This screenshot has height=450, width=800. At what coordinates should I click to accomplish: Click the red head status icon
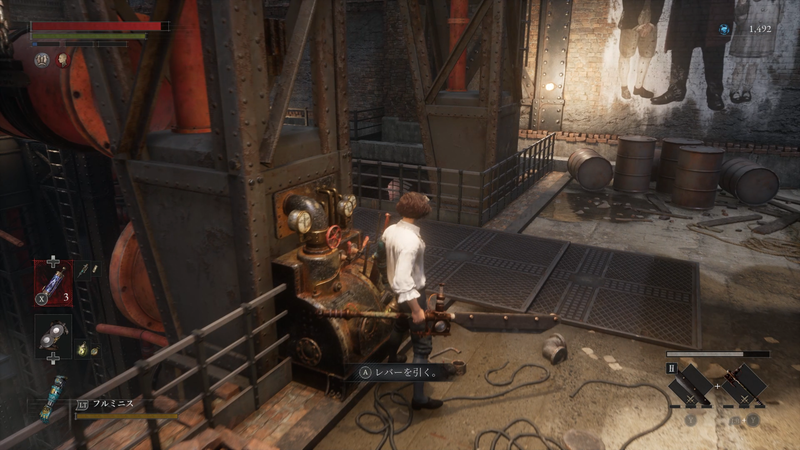tap(62, 60)
